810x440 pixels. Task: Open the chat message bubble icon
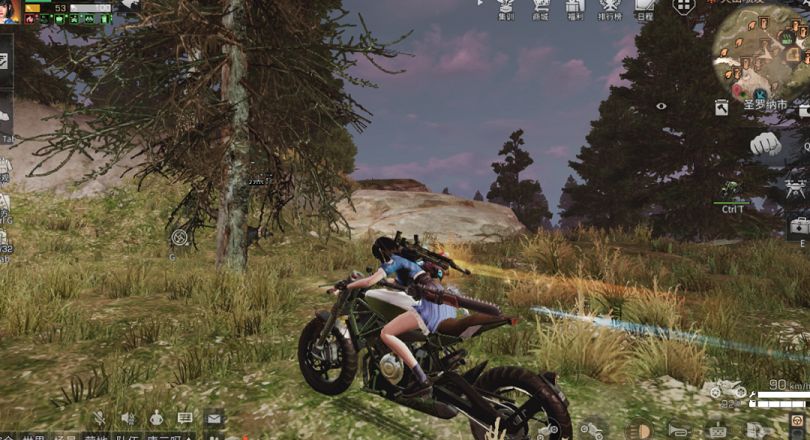pyautogui.click(x=185, y=417)
